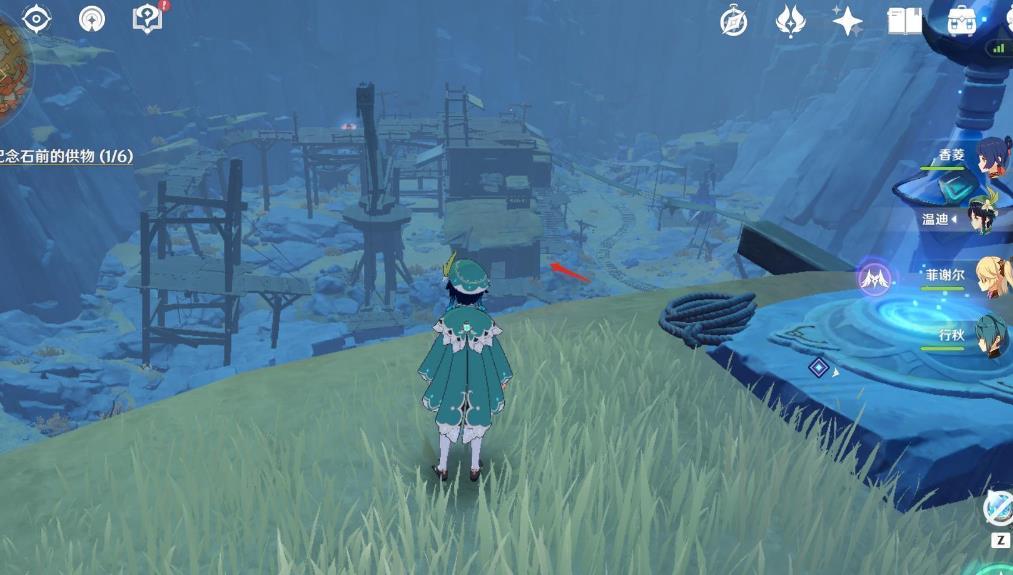1013x575 pixels.
Task: Open the Adventurer Handbook book icon
Action: pyautogui.click(x=904, y=21)
